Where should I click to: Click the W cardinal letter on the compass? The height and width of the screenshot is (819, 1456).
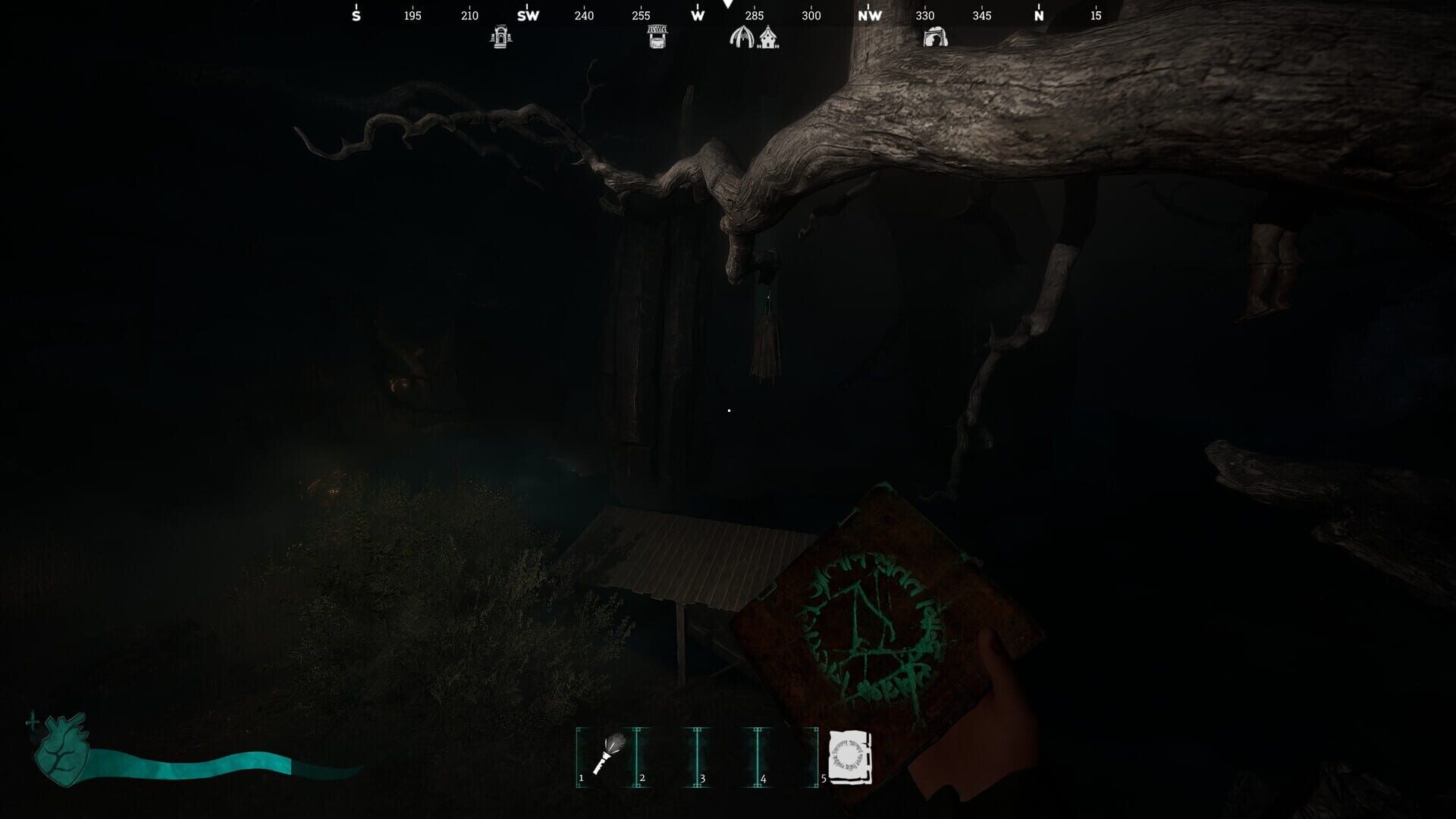pyautogui.click(x=697, y=14)
